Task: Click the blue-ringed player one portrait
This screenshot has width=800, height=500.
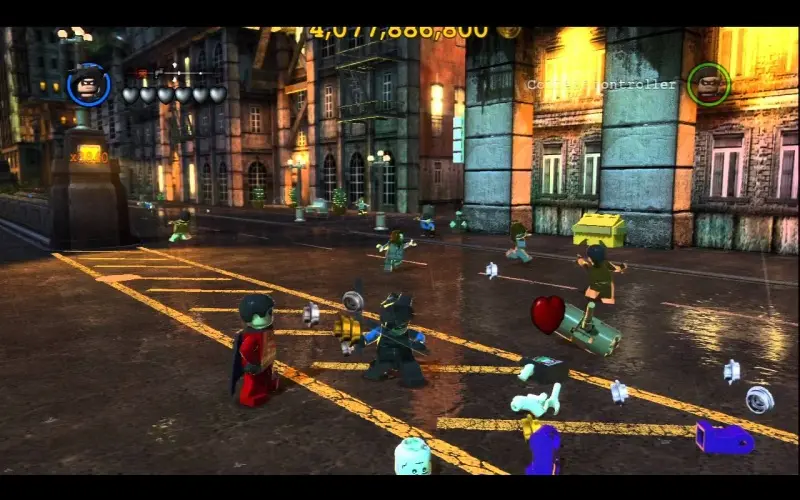Action: [88, 84]
